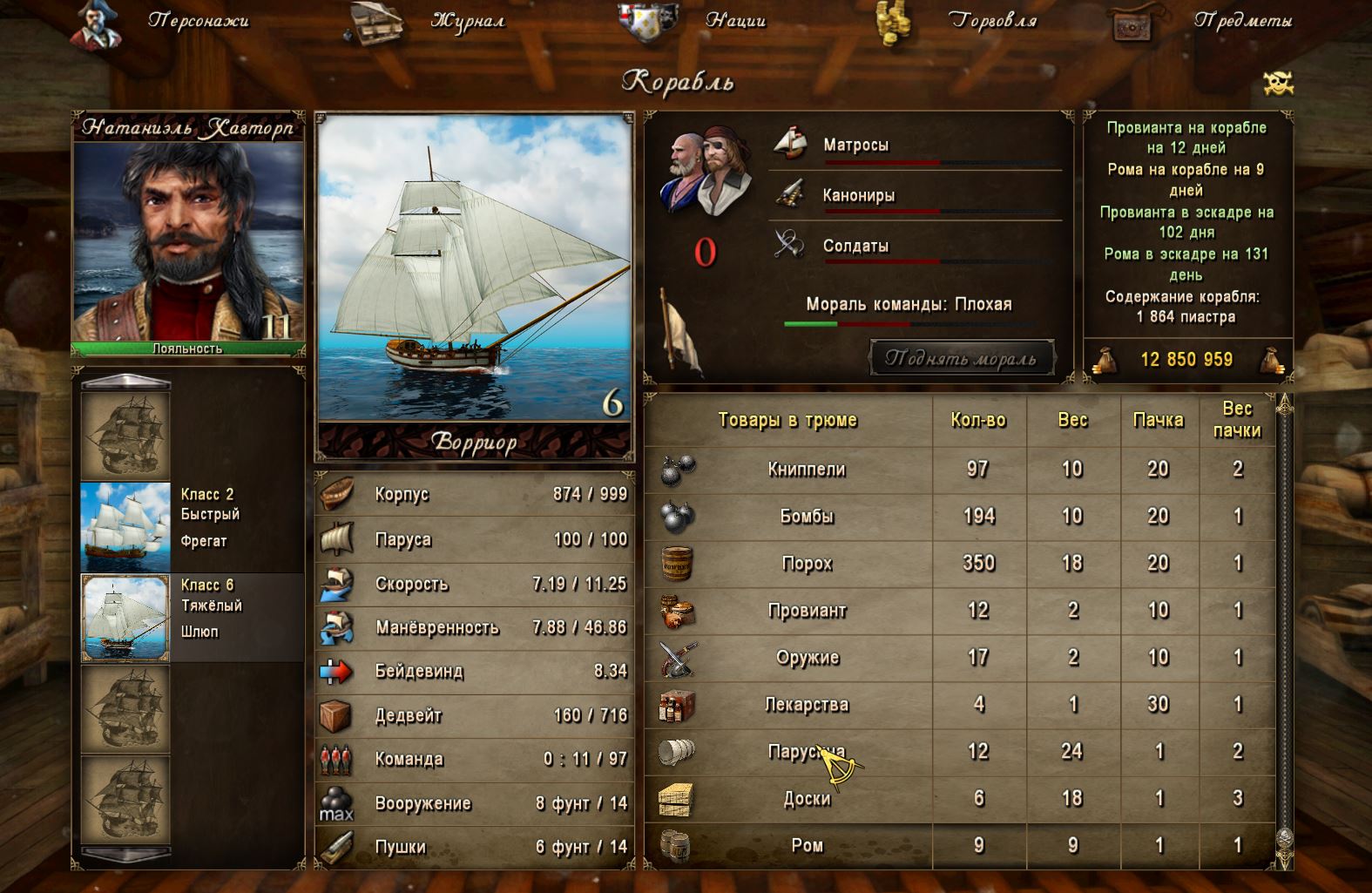Click the Ром rum cargo row
1372x893 pixels.
tap(807, 845)
